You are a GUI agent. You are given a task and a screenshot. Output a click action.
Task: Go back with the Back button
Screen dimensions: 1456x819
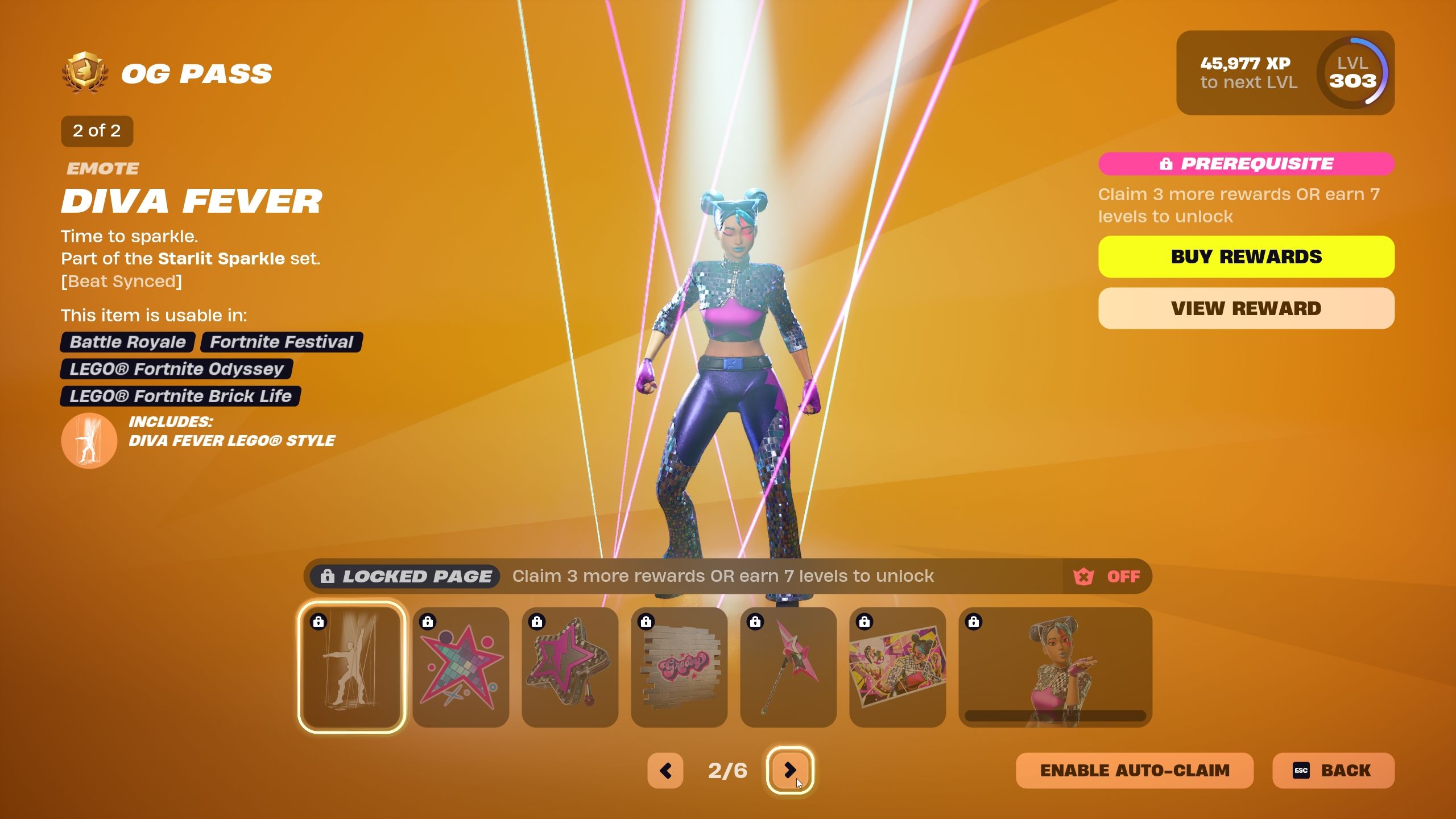(x=1333, y=771)
